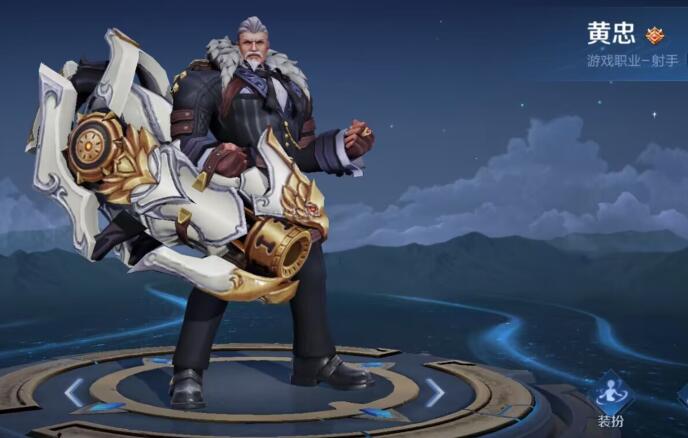Show the previous hero with left arrow
The height and width of the screenshot is (438, 688).
click(x=74, y=392)
